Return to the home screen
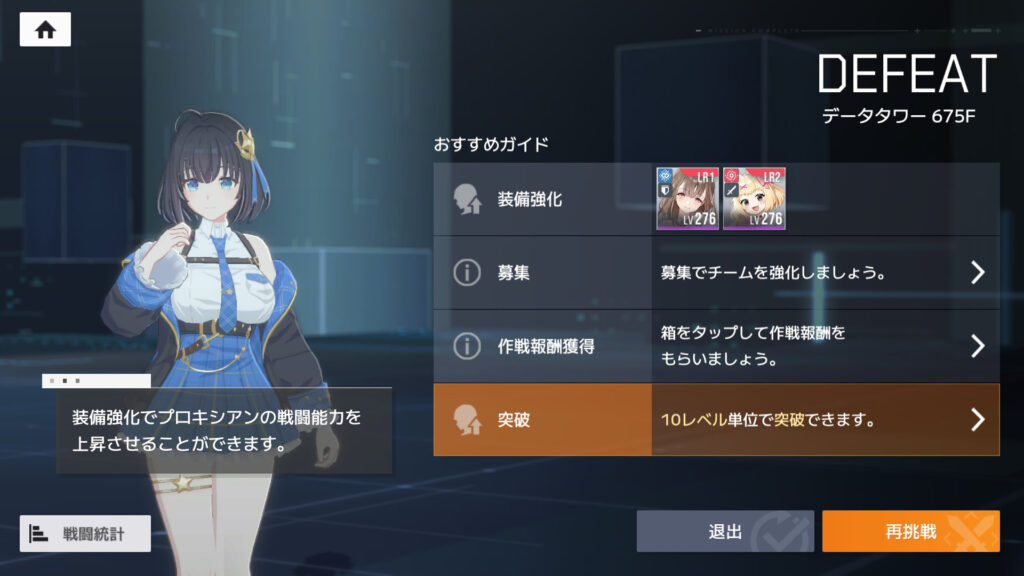 (x=45, y=30)
